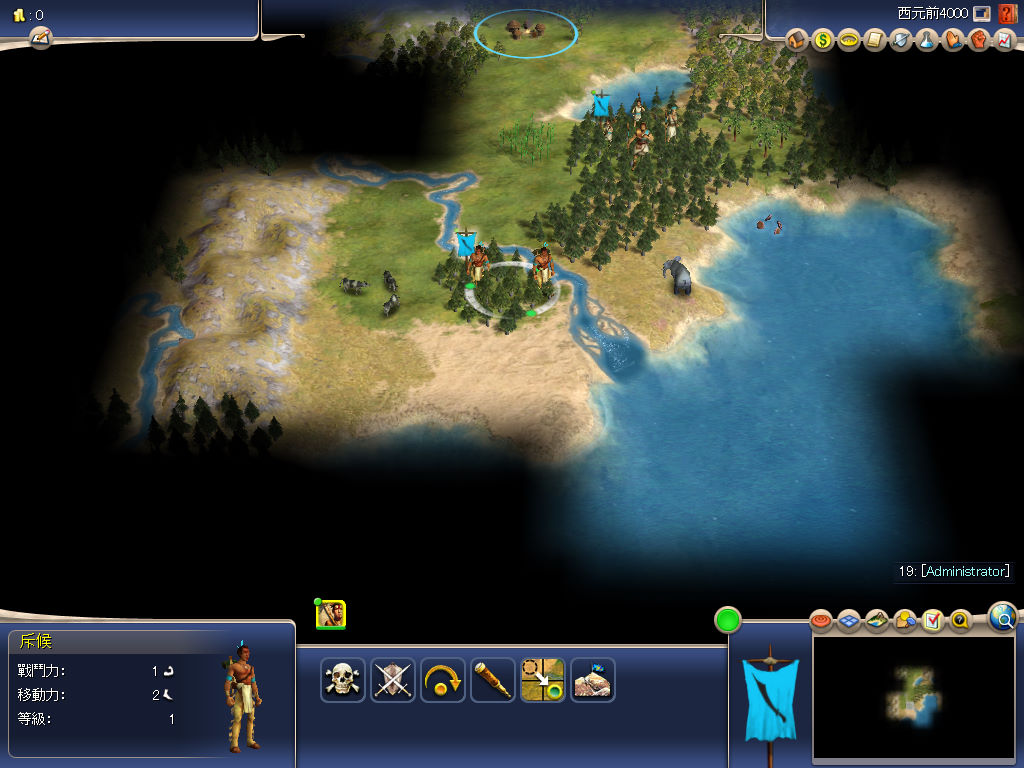Select the go-to move command button
The height and width of the screenshot is (768, 1024).
click(543, 680)
